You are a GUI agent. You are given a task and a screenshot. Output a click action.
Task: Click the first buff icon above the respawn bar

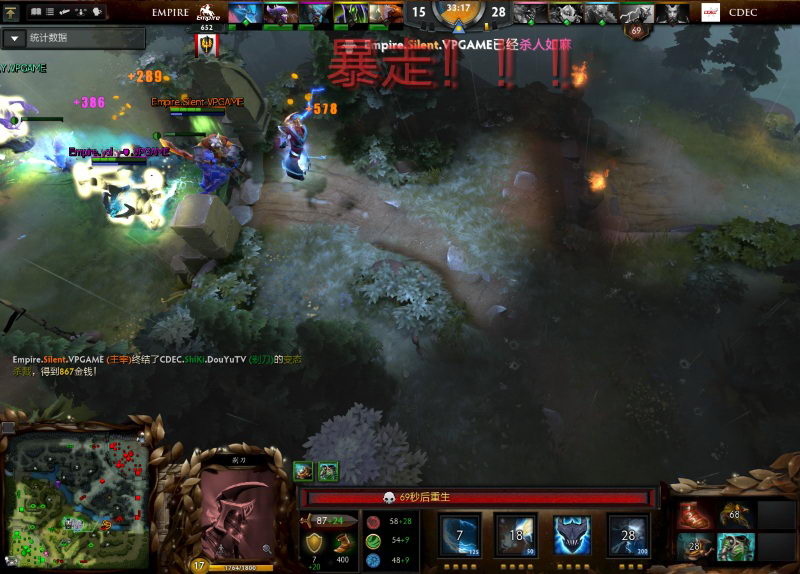pyautogui.click(x=303, y=471)
